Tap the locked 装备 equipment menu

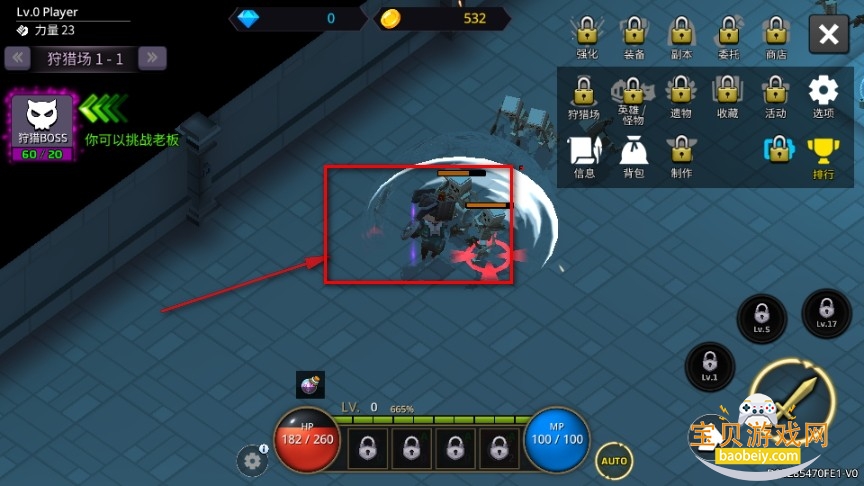pos(634,35)
